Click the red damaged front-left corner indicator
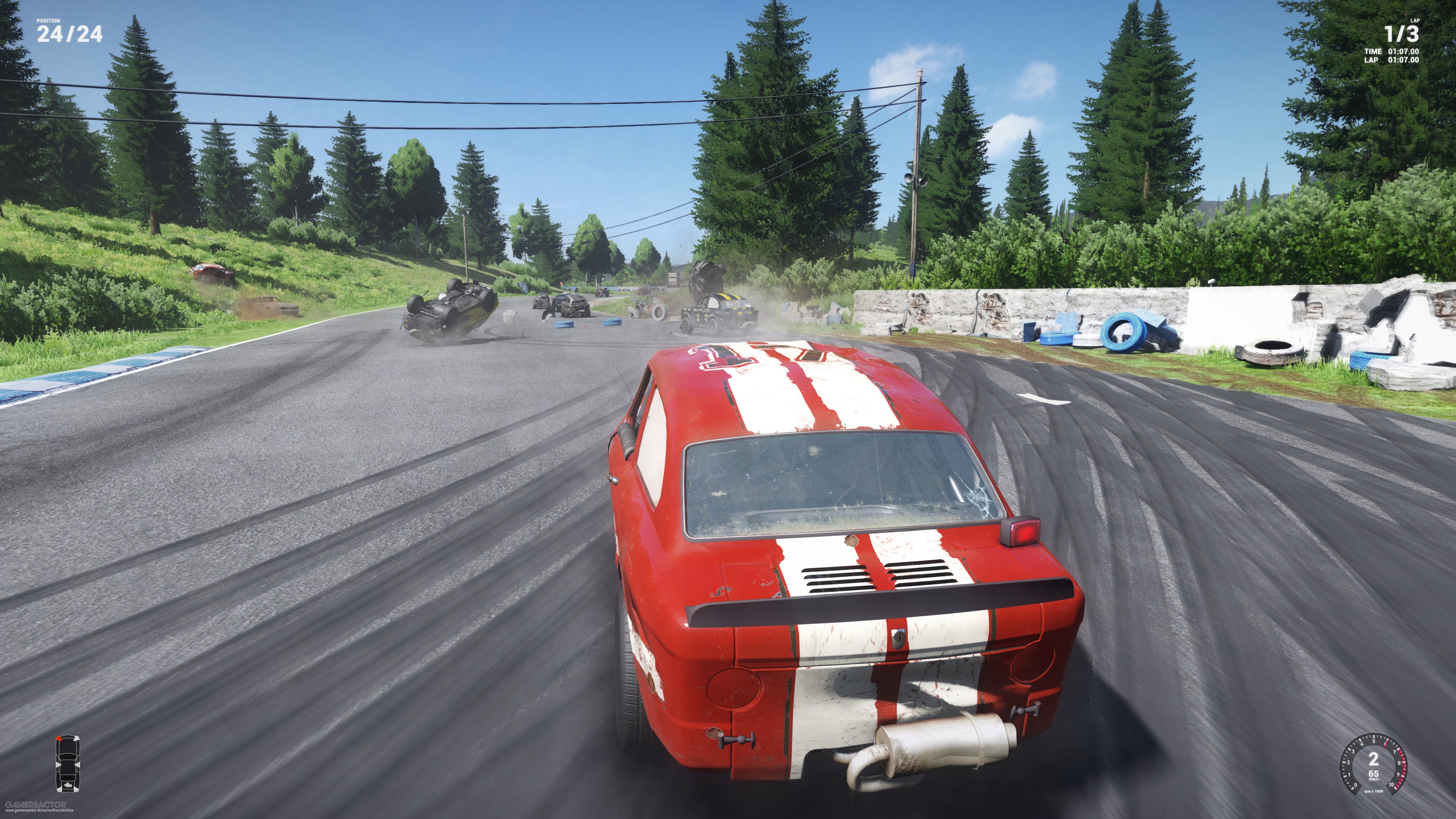Image resolution: width=1456 pixels, height=819 pixels. 60,738
